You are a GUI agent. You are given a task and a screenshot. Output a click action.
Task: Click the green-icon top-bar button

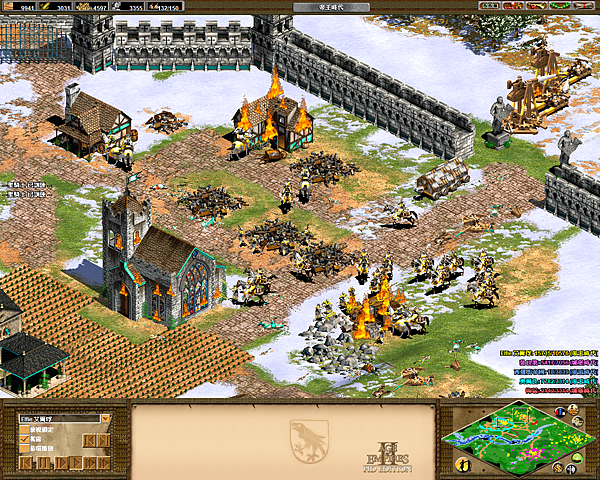[560, 5]
